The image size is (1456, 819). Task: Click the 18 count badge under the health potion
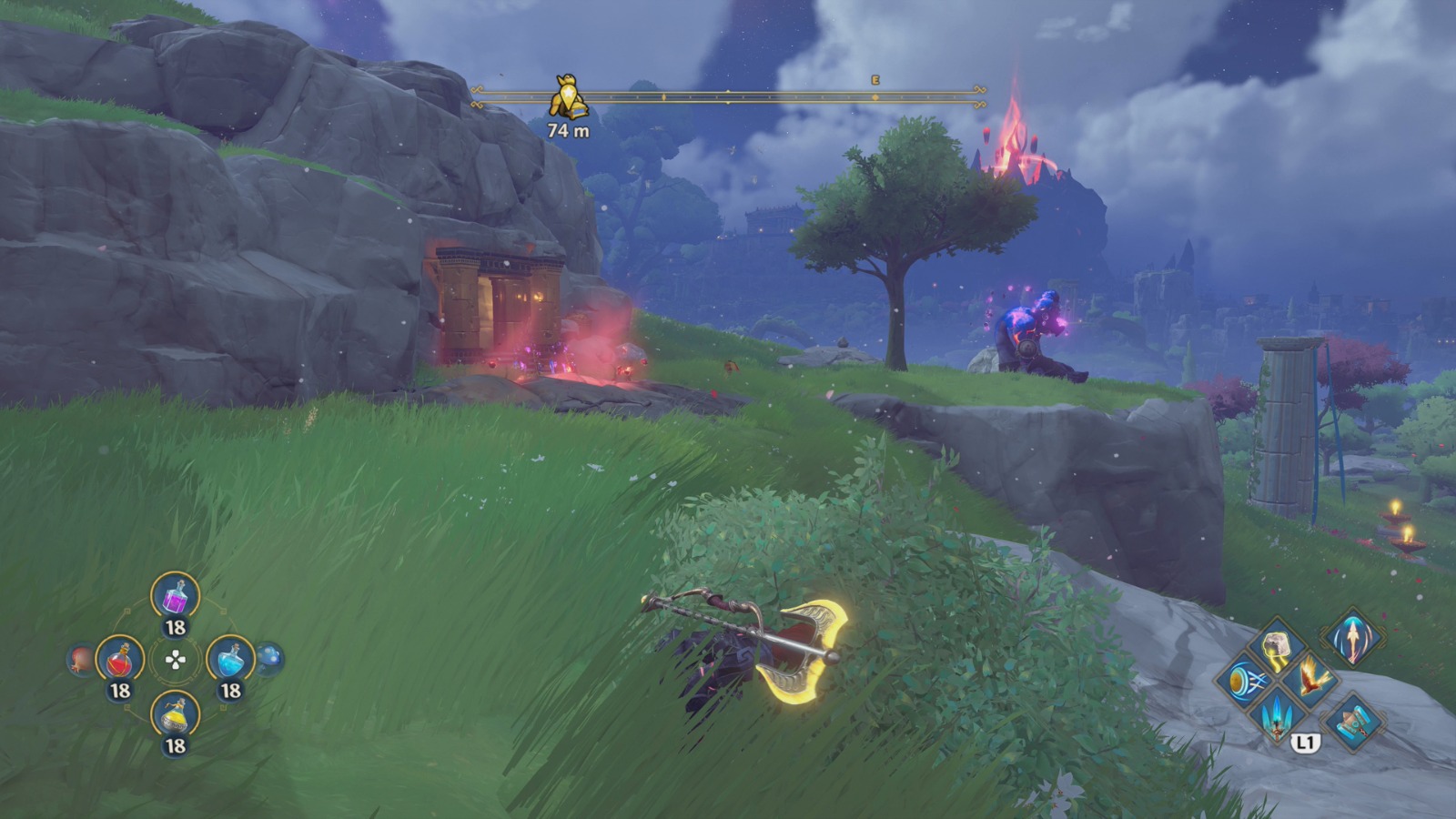120,688
